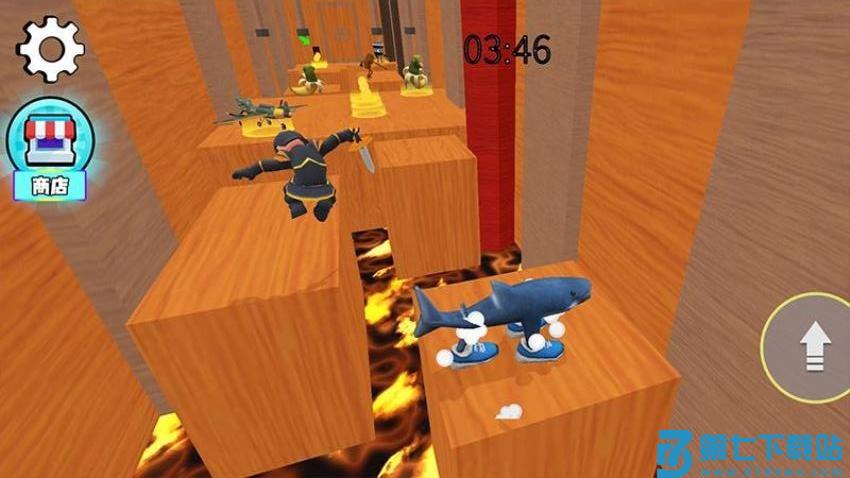Open the settings gear menu
The image size is (850, 478).
pos(50,47)
